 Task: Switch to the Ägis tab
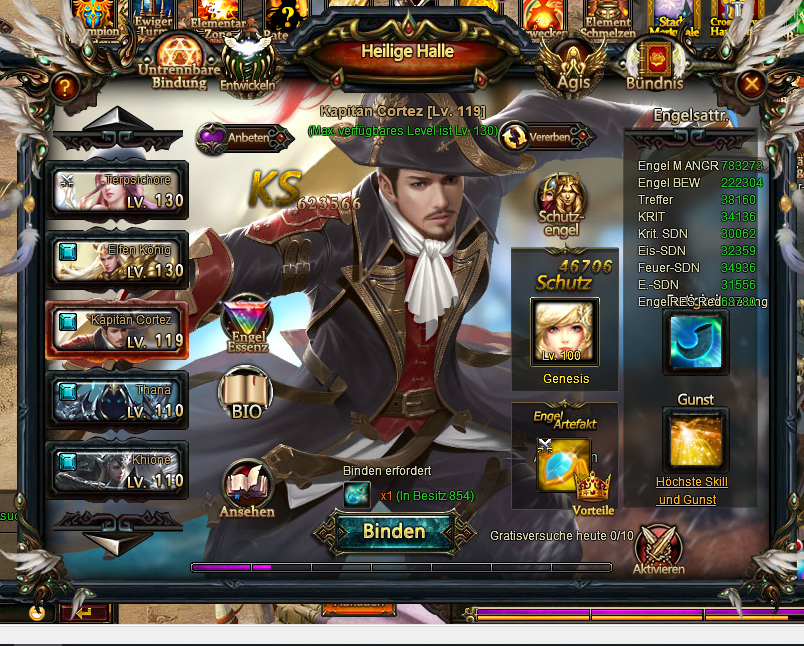point(573,66)
